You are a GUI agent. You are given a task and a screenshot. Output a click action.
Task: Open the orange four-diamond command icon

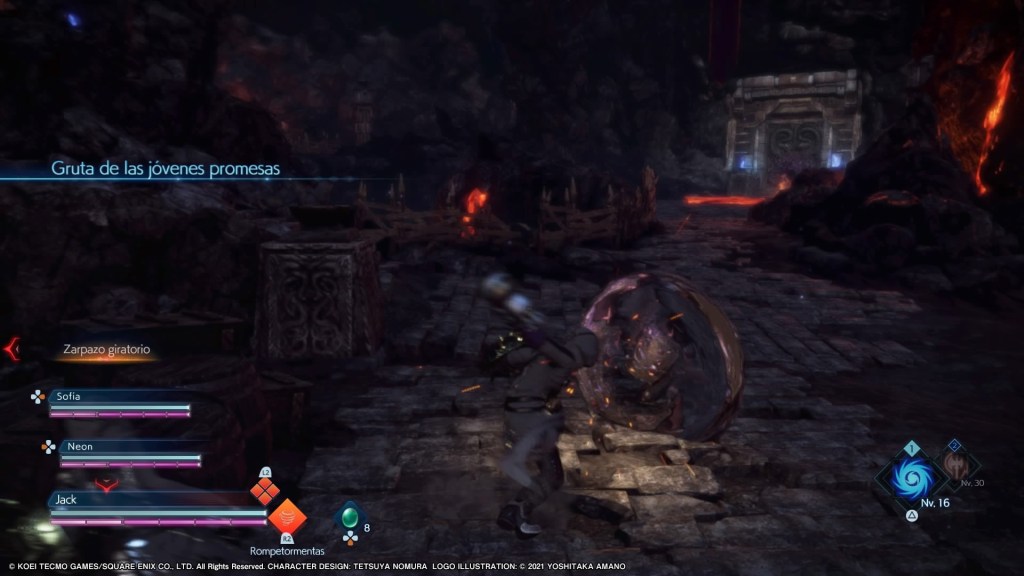point(265,490)
